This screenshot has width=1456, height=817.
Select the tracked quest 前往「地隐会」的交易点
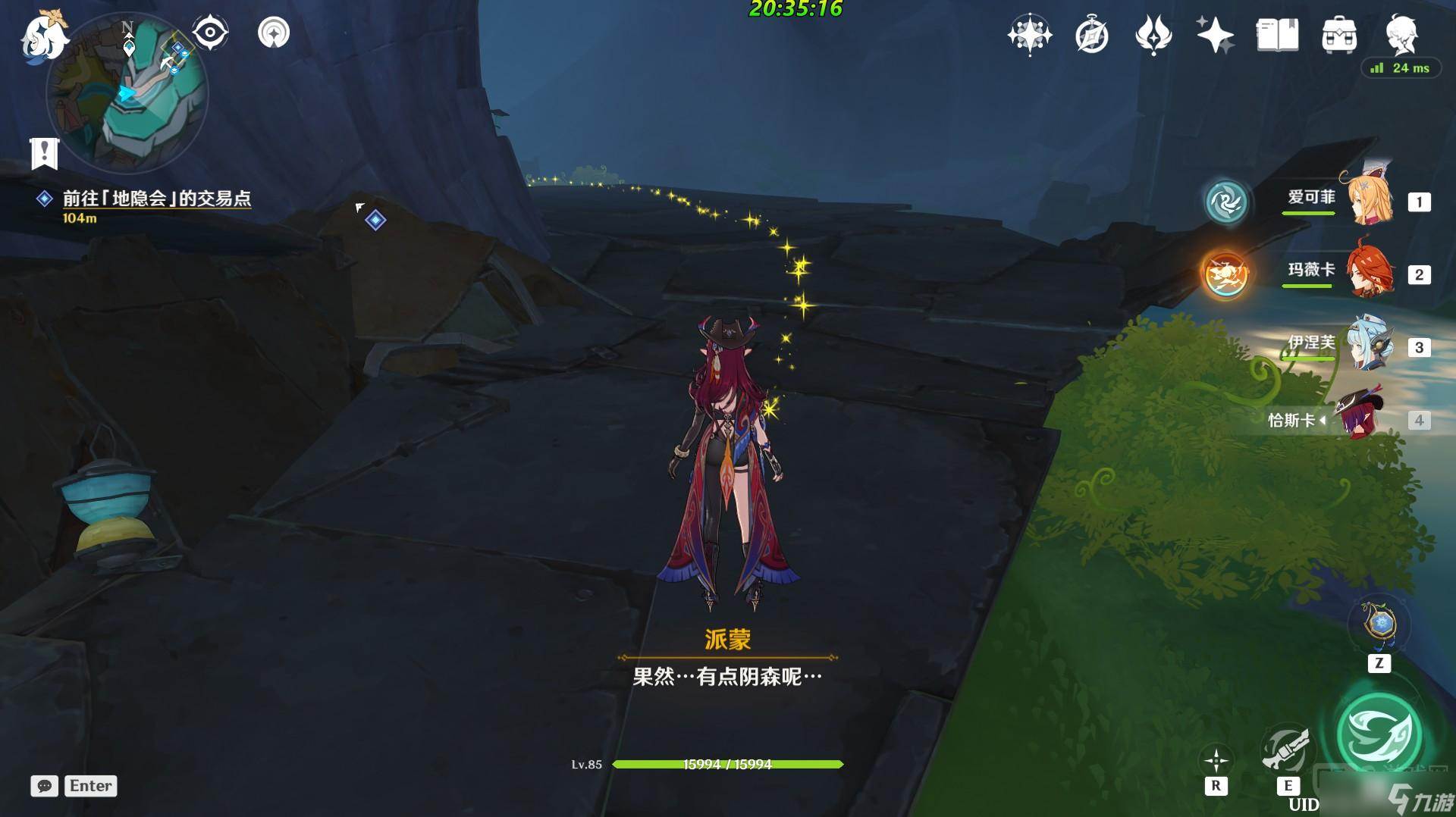point(156,199)
